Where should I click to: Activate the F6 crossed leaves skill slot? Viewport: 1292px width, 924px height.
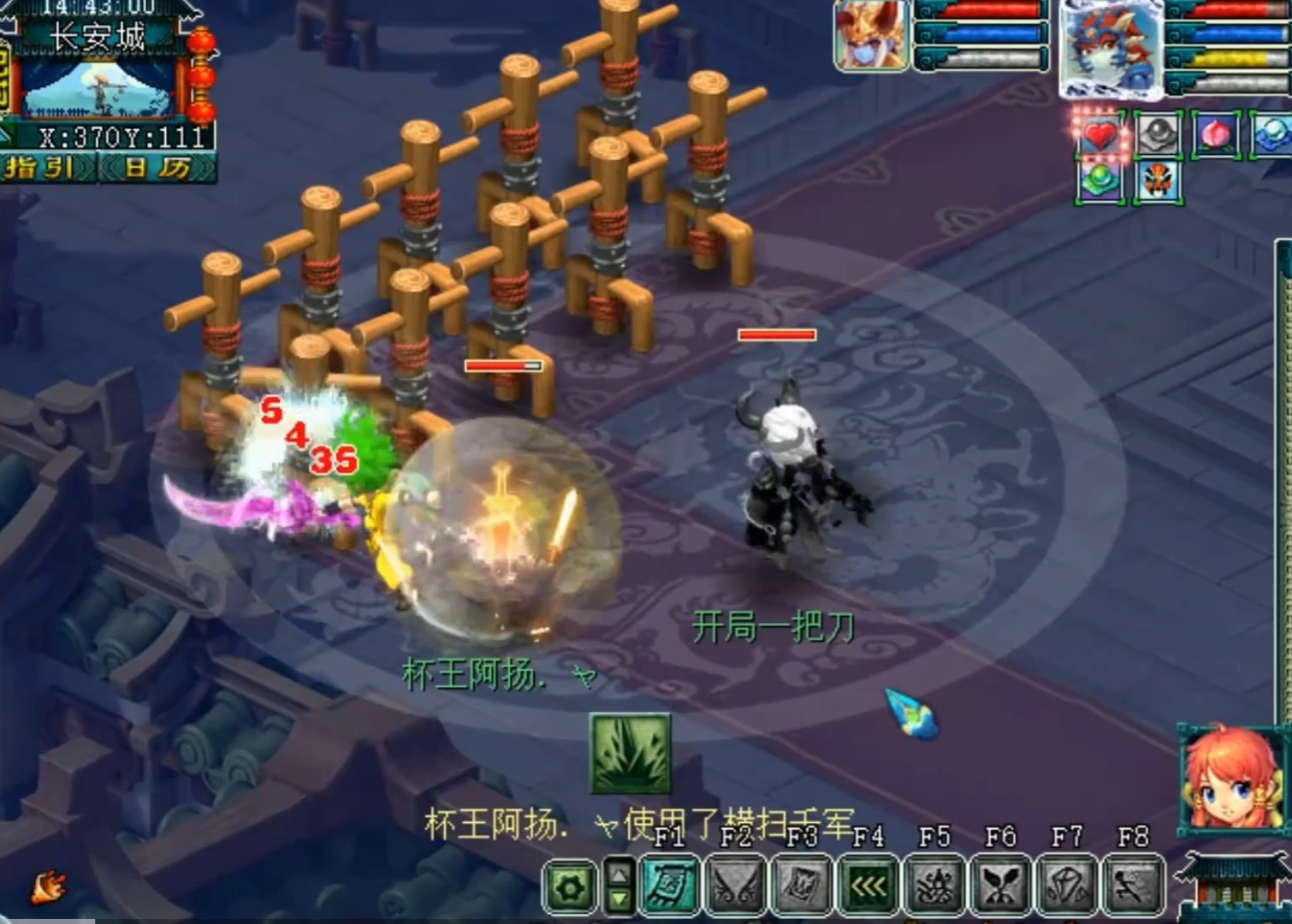click(1000, 885)
